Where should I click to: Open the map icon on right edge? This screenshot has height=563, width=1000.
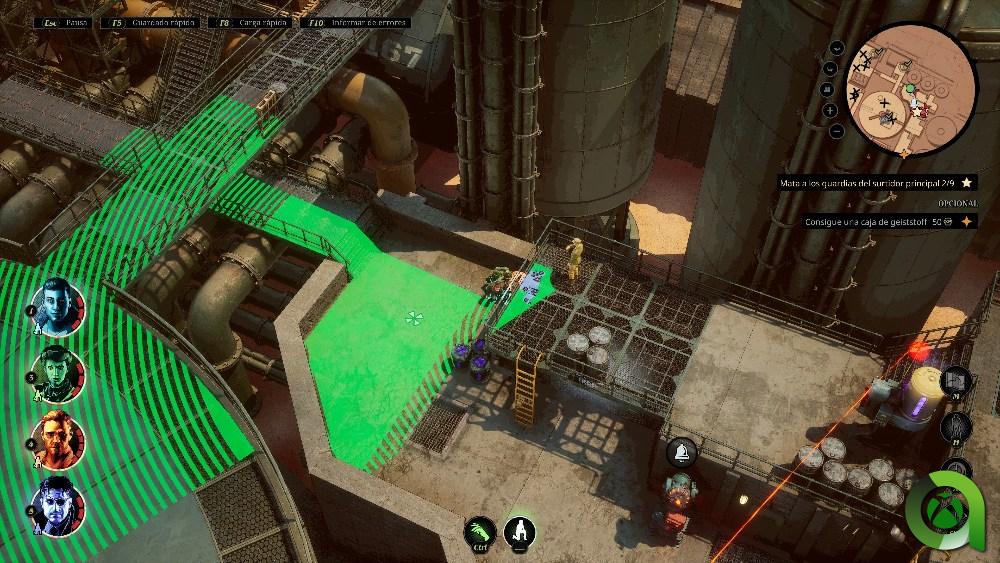(956, 381)
